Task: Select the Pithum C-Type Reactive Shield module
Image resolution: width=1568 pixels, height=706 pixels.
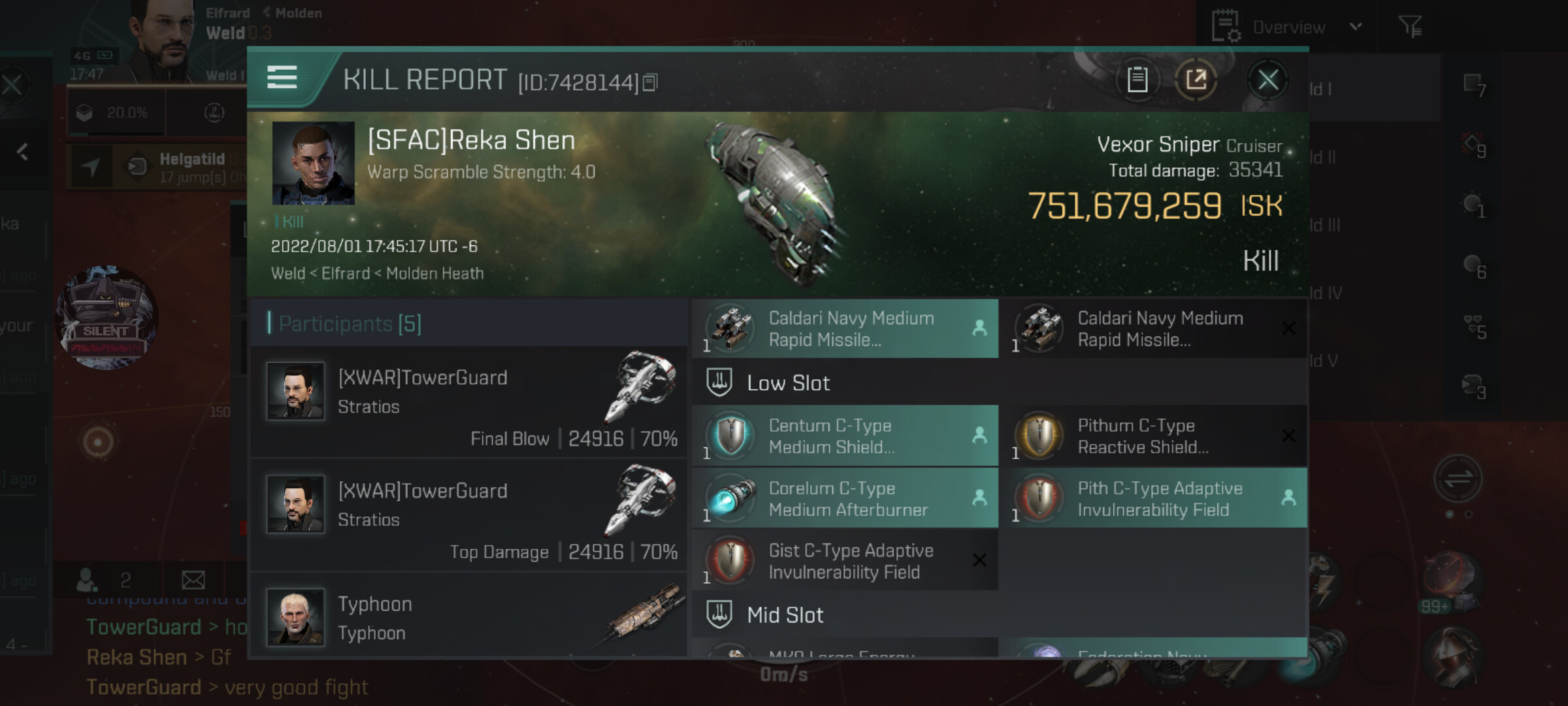Action: tap(1154, 436)
